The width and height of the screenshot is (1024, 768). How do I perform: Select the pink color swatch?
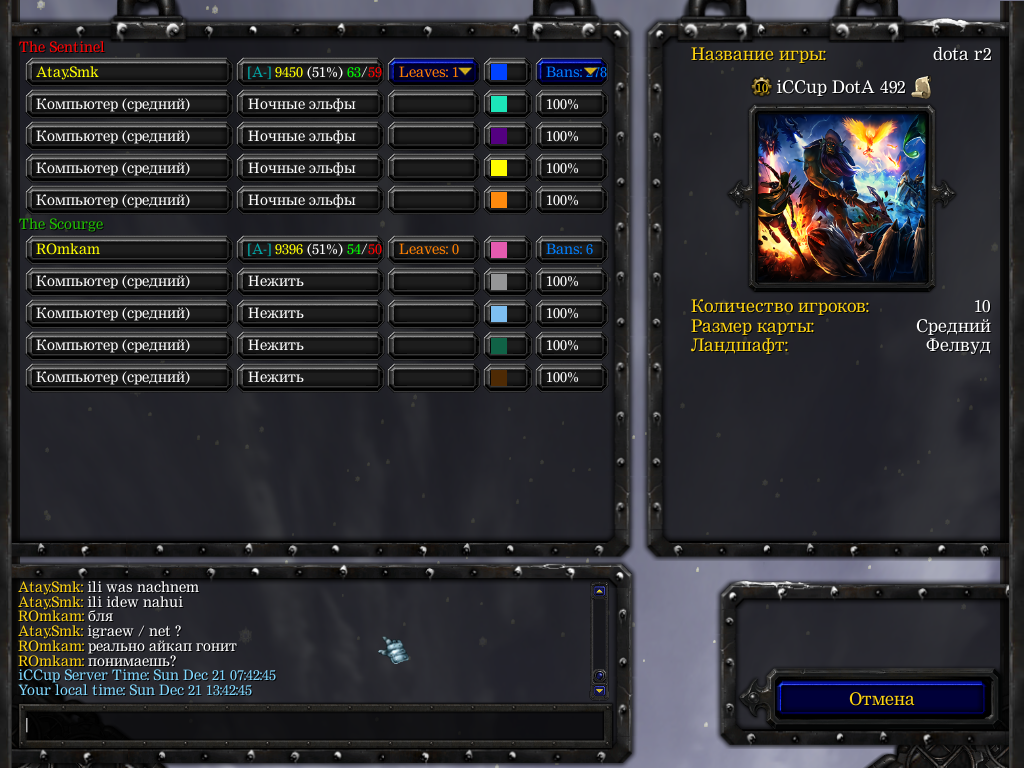pos(499,249)
